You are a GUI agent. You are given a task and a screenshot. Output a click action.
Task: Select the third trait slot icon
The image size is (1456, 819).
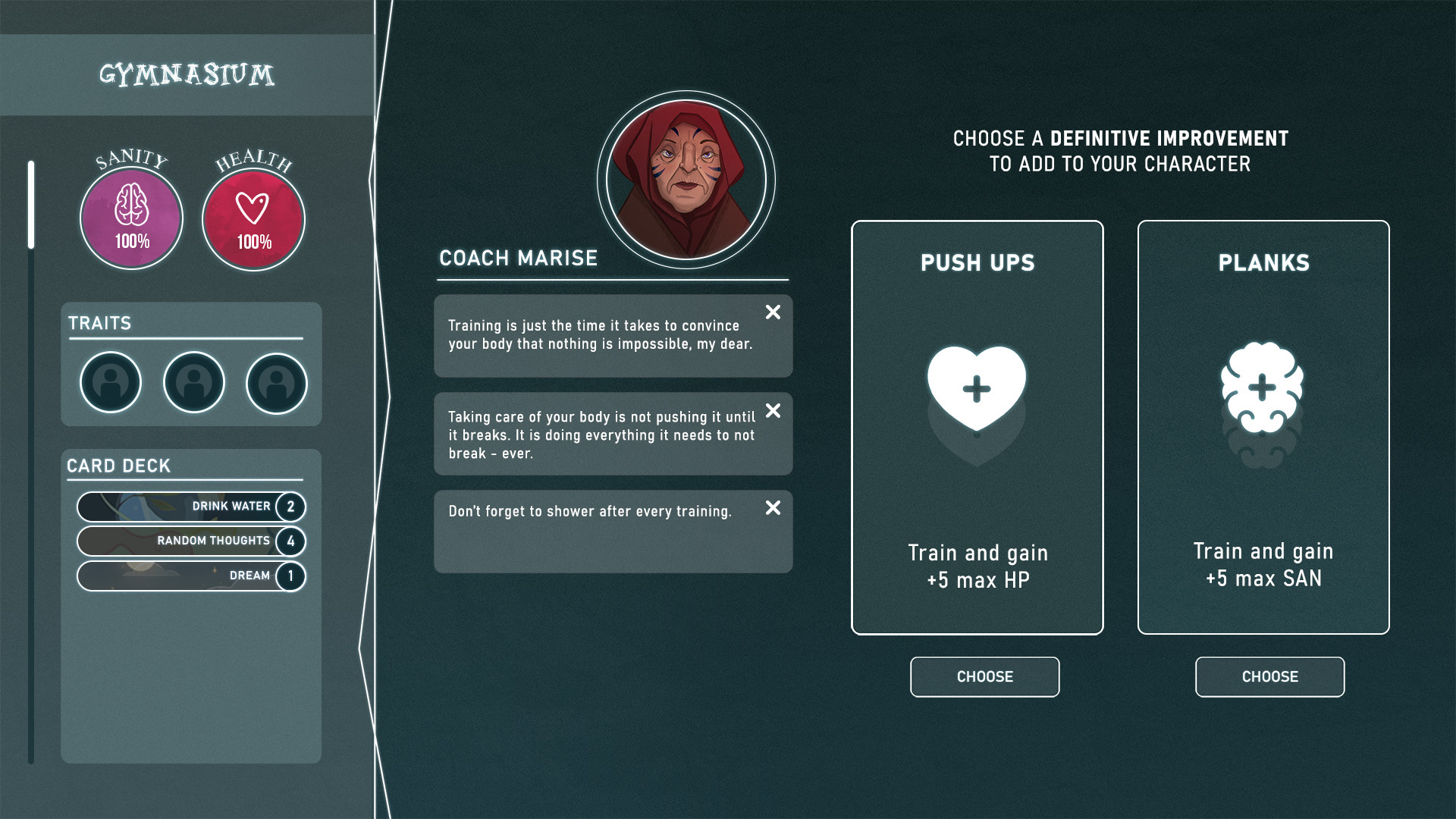tap(276, 383)
